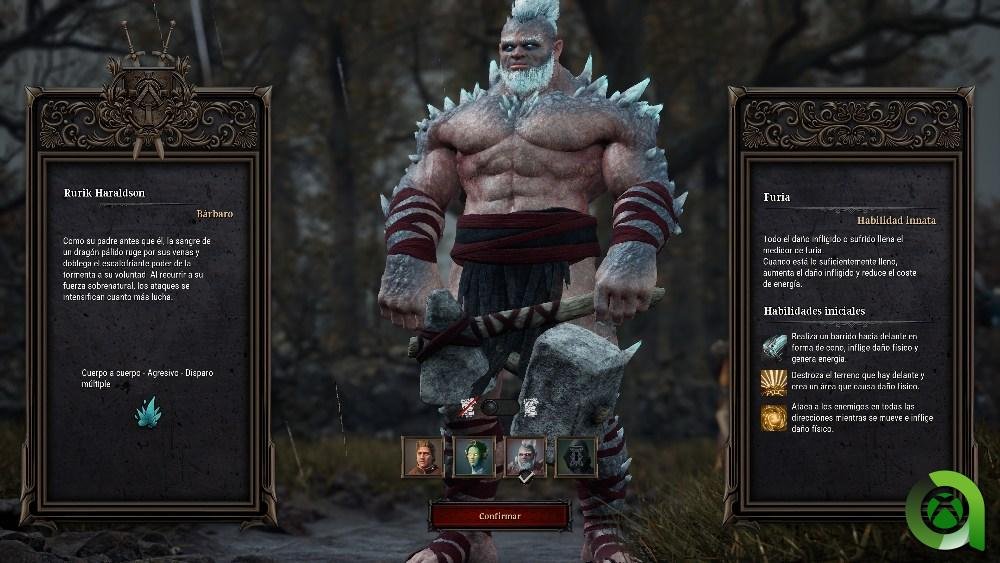
Task: Click the forward sweep ability icon
Action: pos(774,346)
